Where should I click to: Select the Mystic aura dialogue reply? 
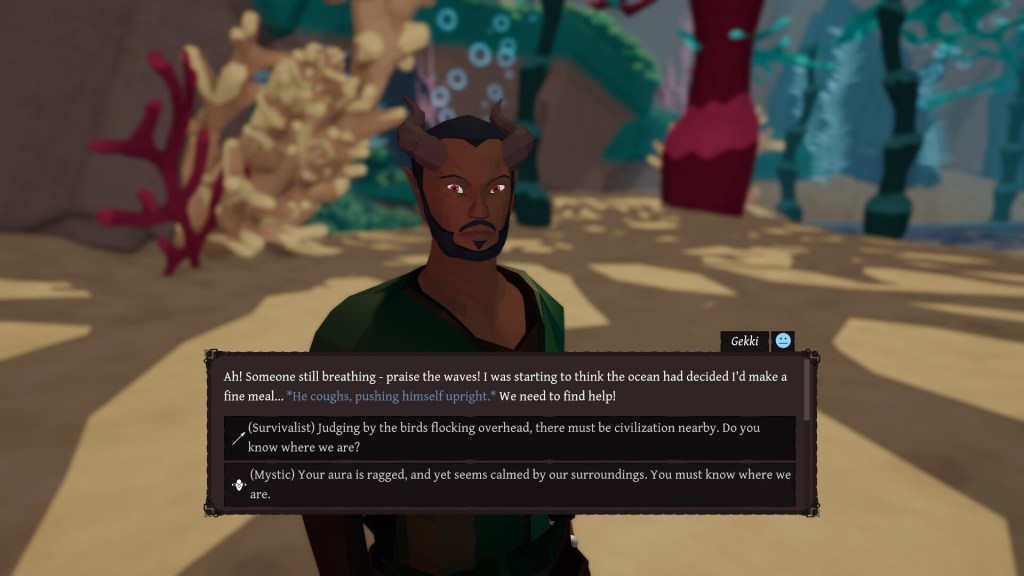[510, 484]
